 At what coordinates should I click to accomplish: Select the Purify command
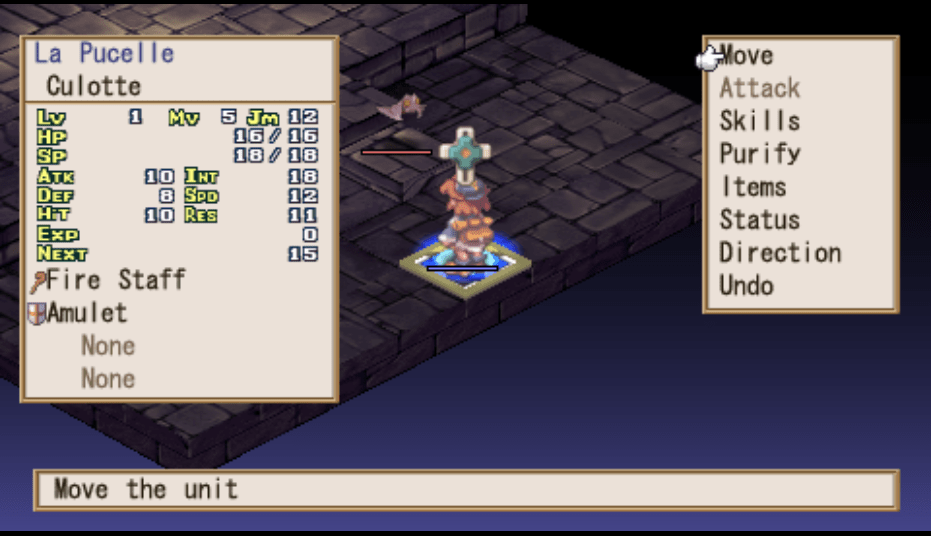[x=759, y=155]
